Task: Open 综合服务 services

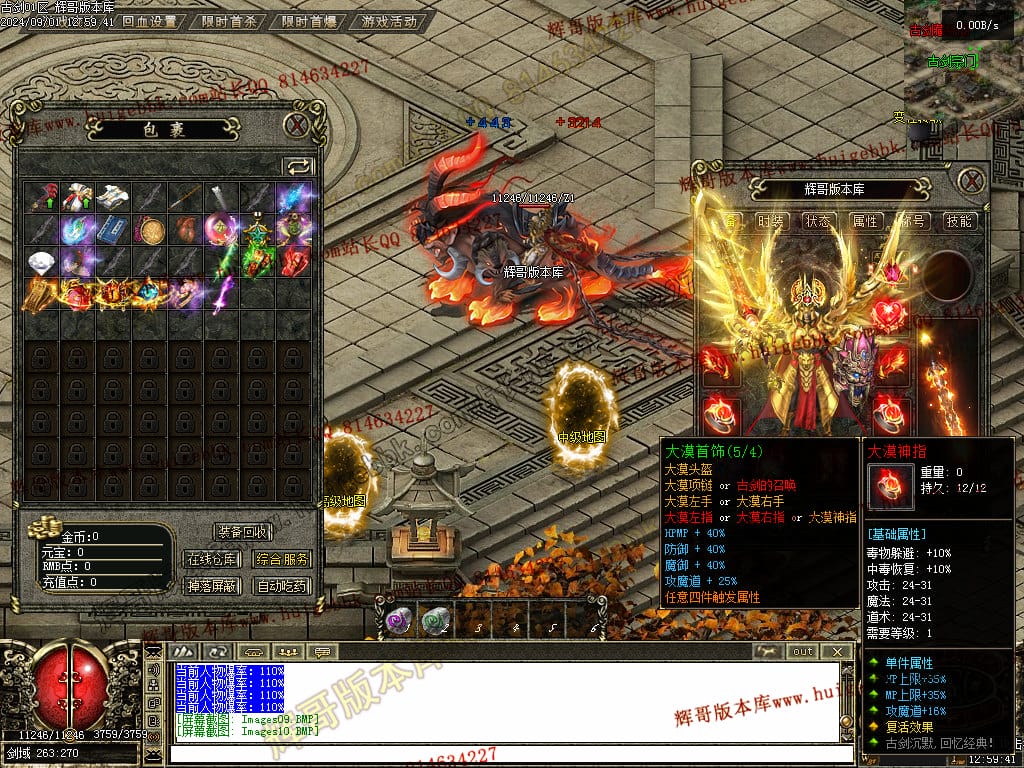Action: 282,559
